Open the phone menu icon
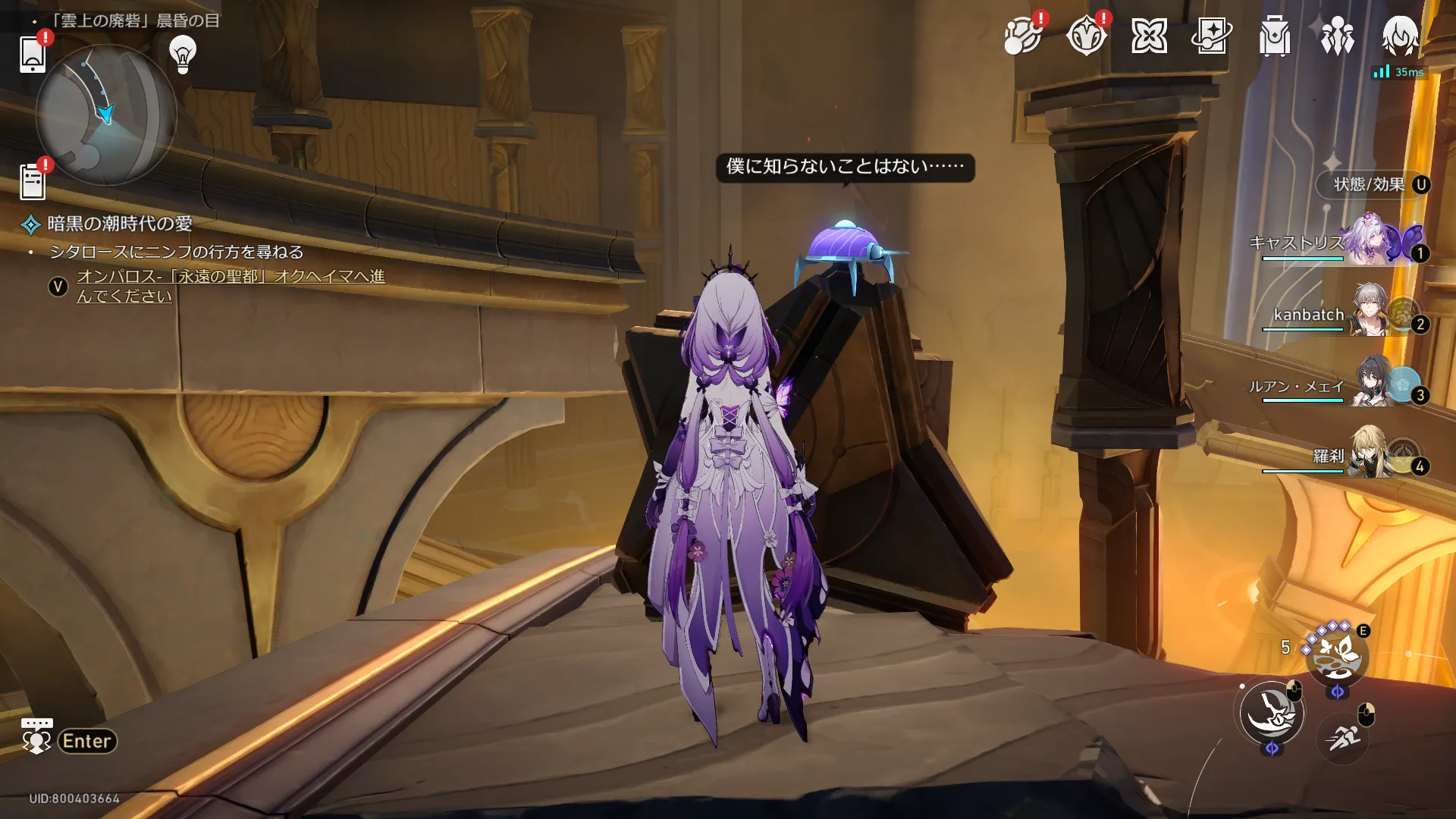 point(33,54)
